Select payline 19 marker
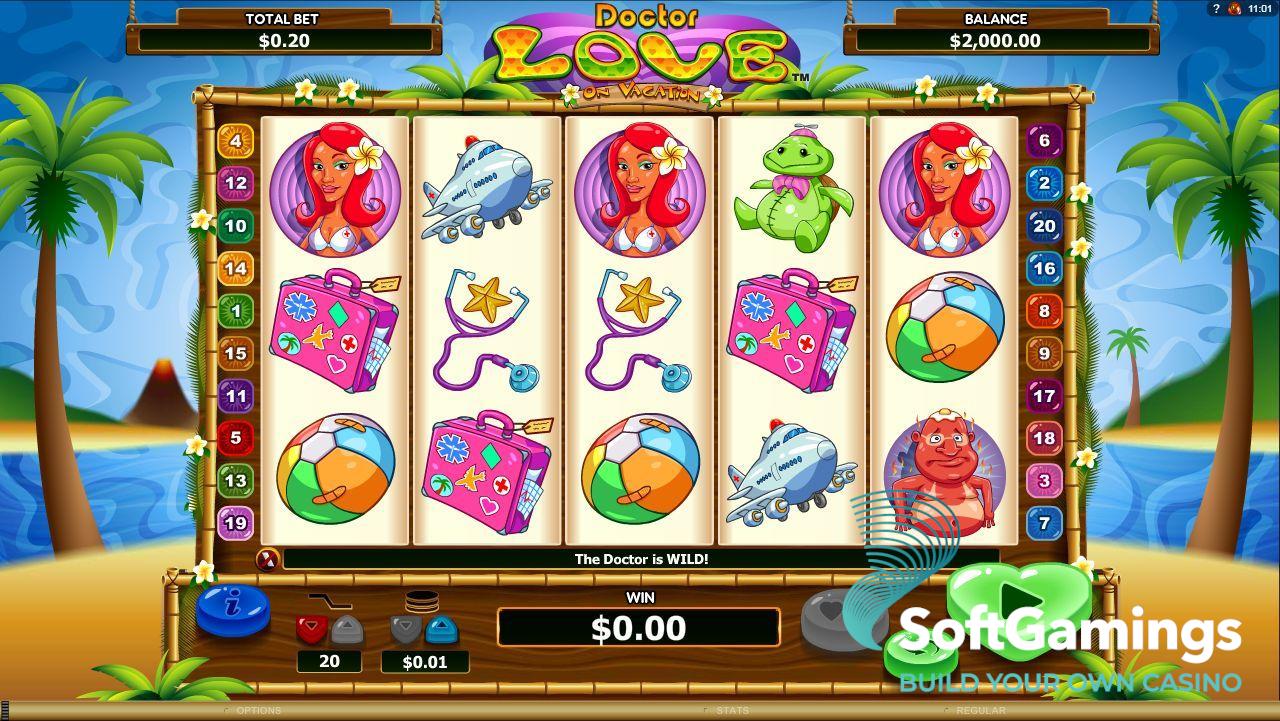The image size is (1280, 721). point(236,522)
